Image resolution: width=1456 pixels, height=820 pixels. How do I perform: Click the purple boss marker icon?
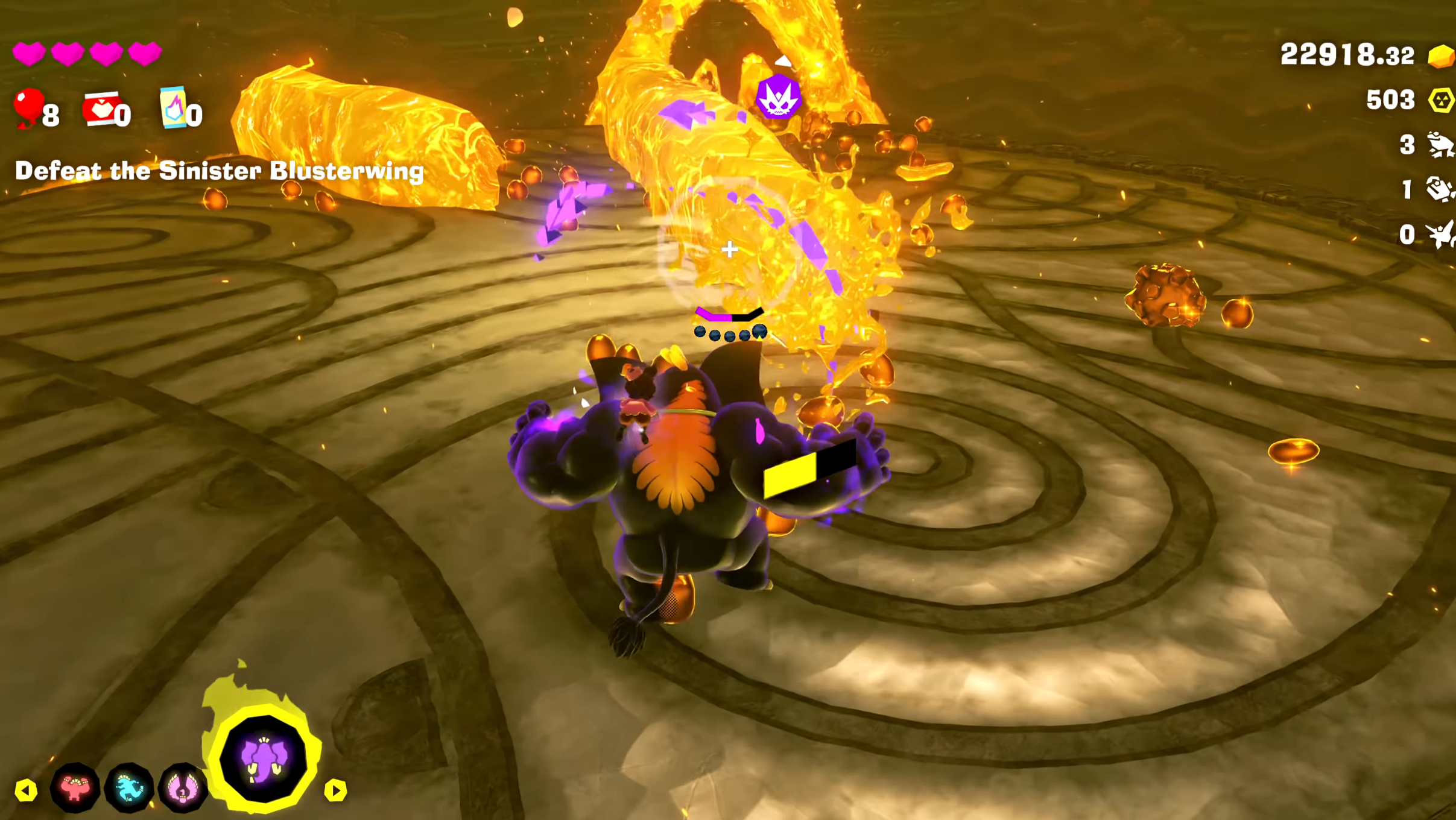pos(778,96)
